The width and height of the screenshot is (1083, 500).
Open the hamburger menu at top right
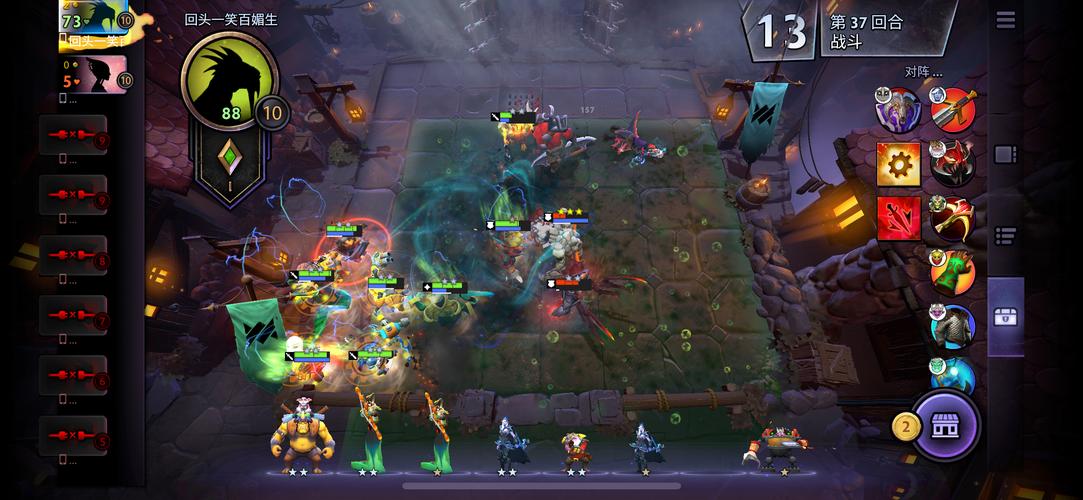pyautogui.click(x=1005, y=20)
